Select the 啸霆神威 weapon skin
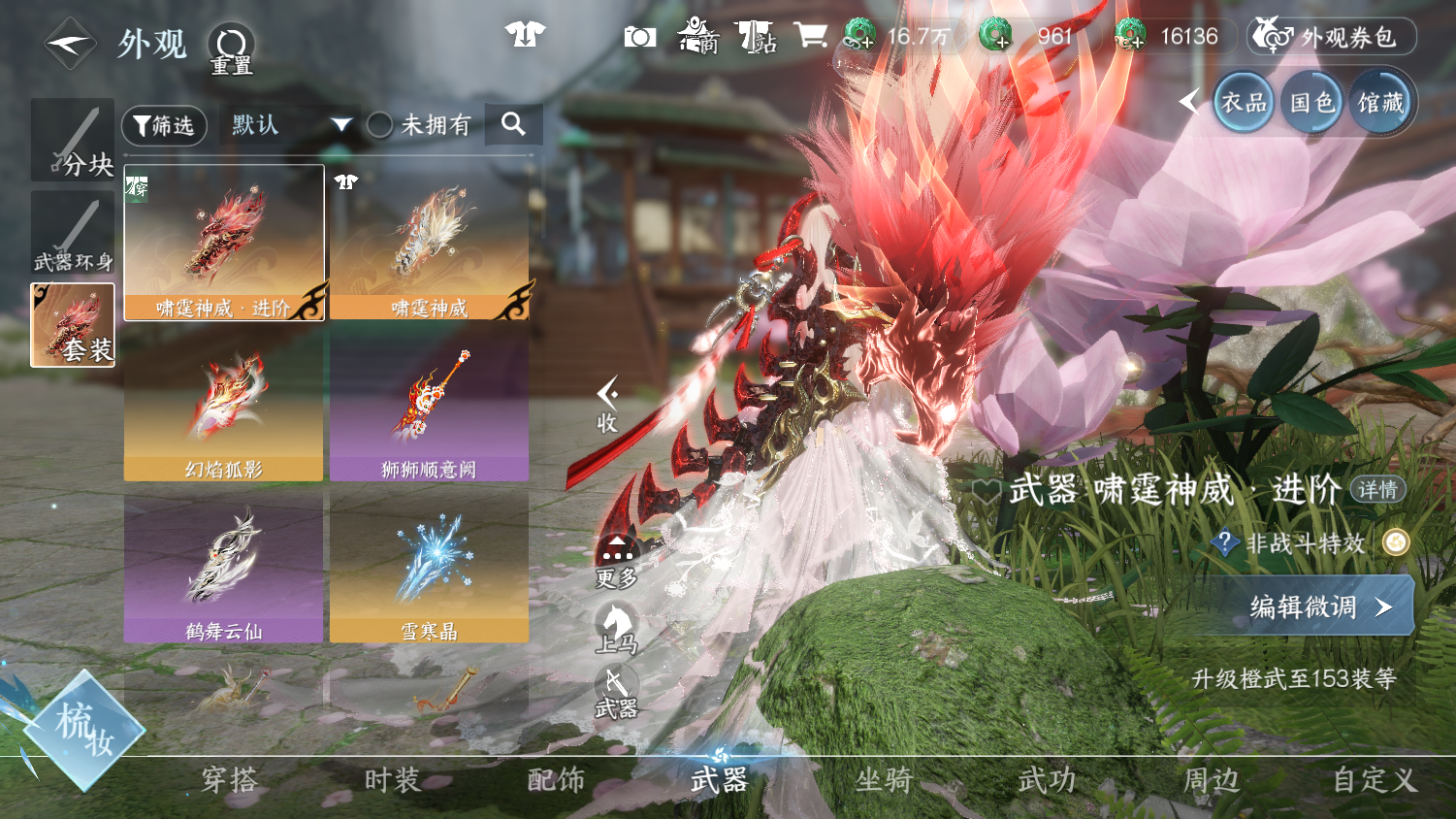This screenshot has width=1456, height=819. click(x=429, y=243)
